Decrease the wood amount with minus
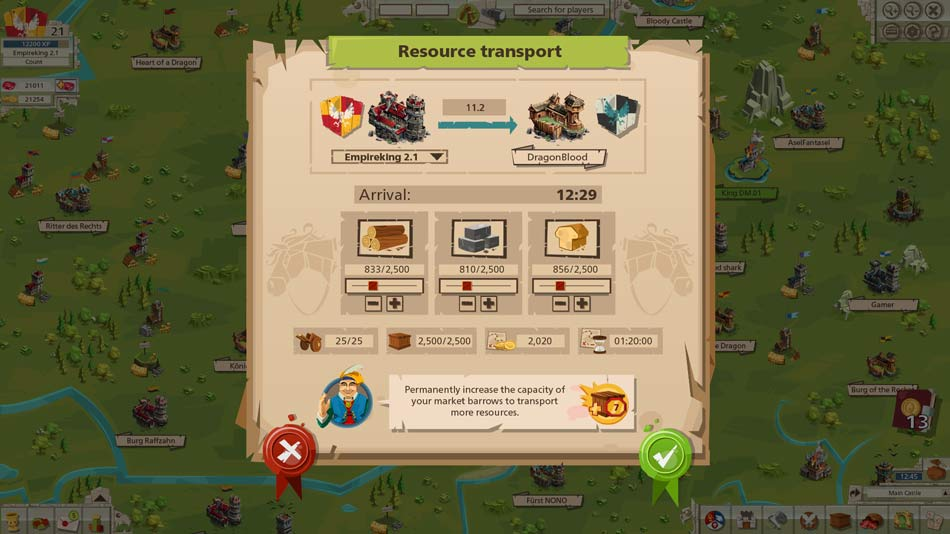The width and height of the screenshot is (950, 534). 373,304
